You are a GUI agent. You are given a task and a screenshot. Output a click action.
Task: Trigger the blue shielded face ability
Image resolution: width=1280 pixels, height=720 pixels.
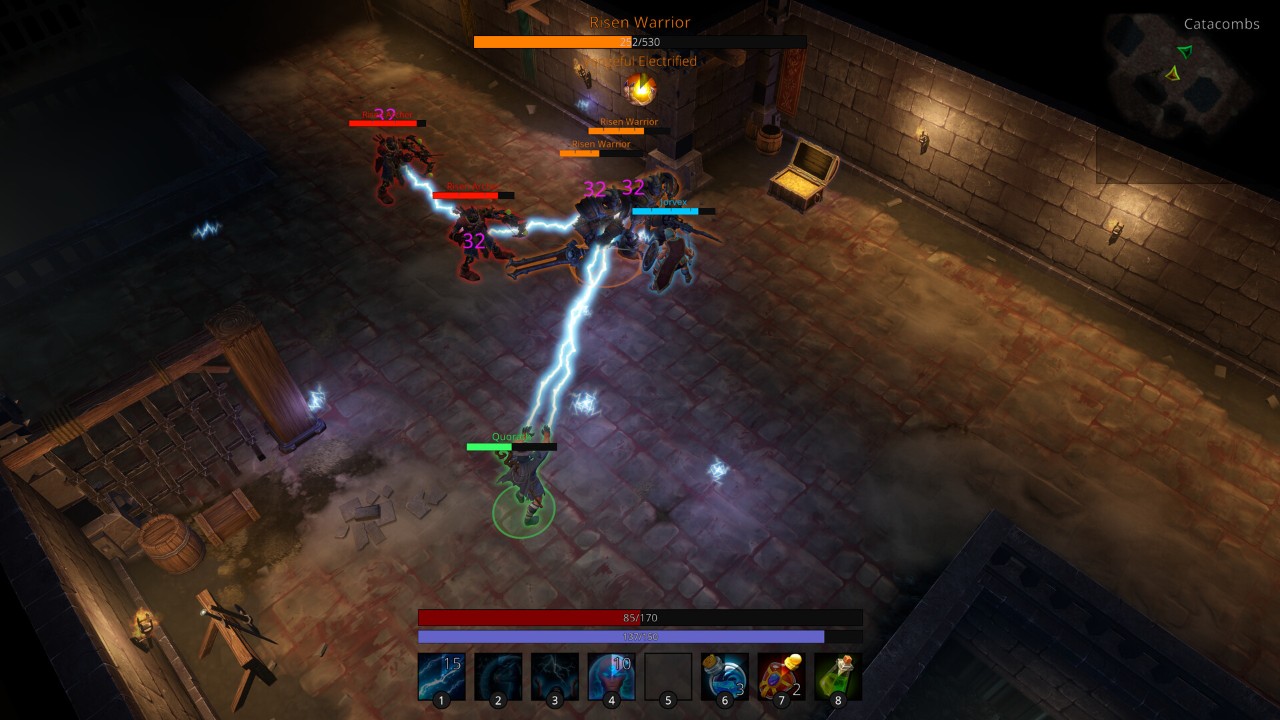pyautogui.click(x=611, y=676)
